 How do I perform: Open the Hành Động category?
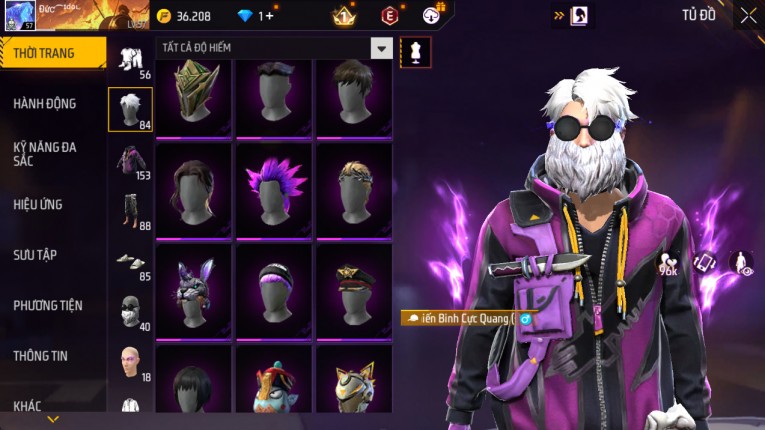pos(46,103)
